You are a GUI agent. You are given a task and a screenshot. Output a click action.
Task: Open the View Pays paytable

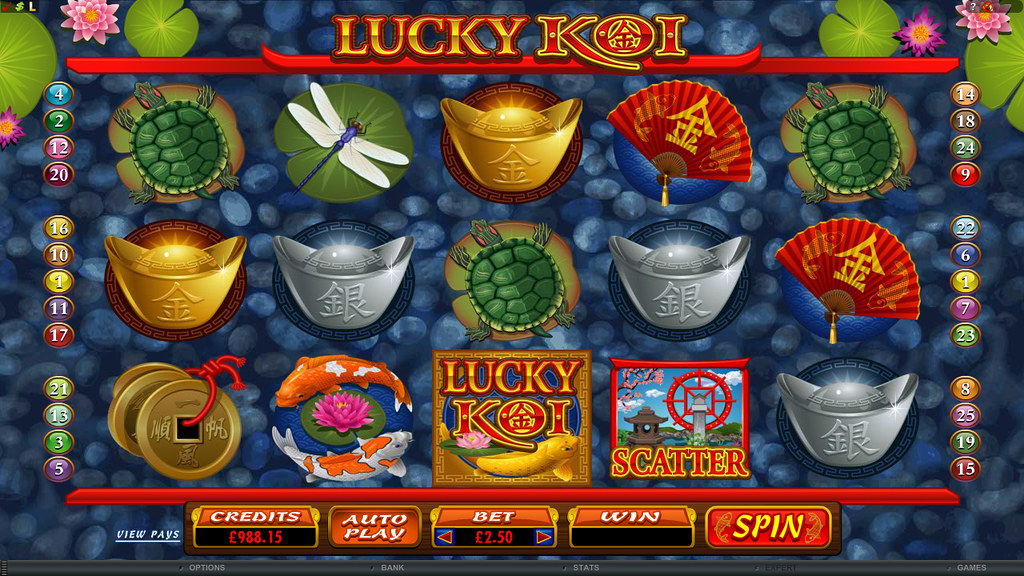(148, 535)
